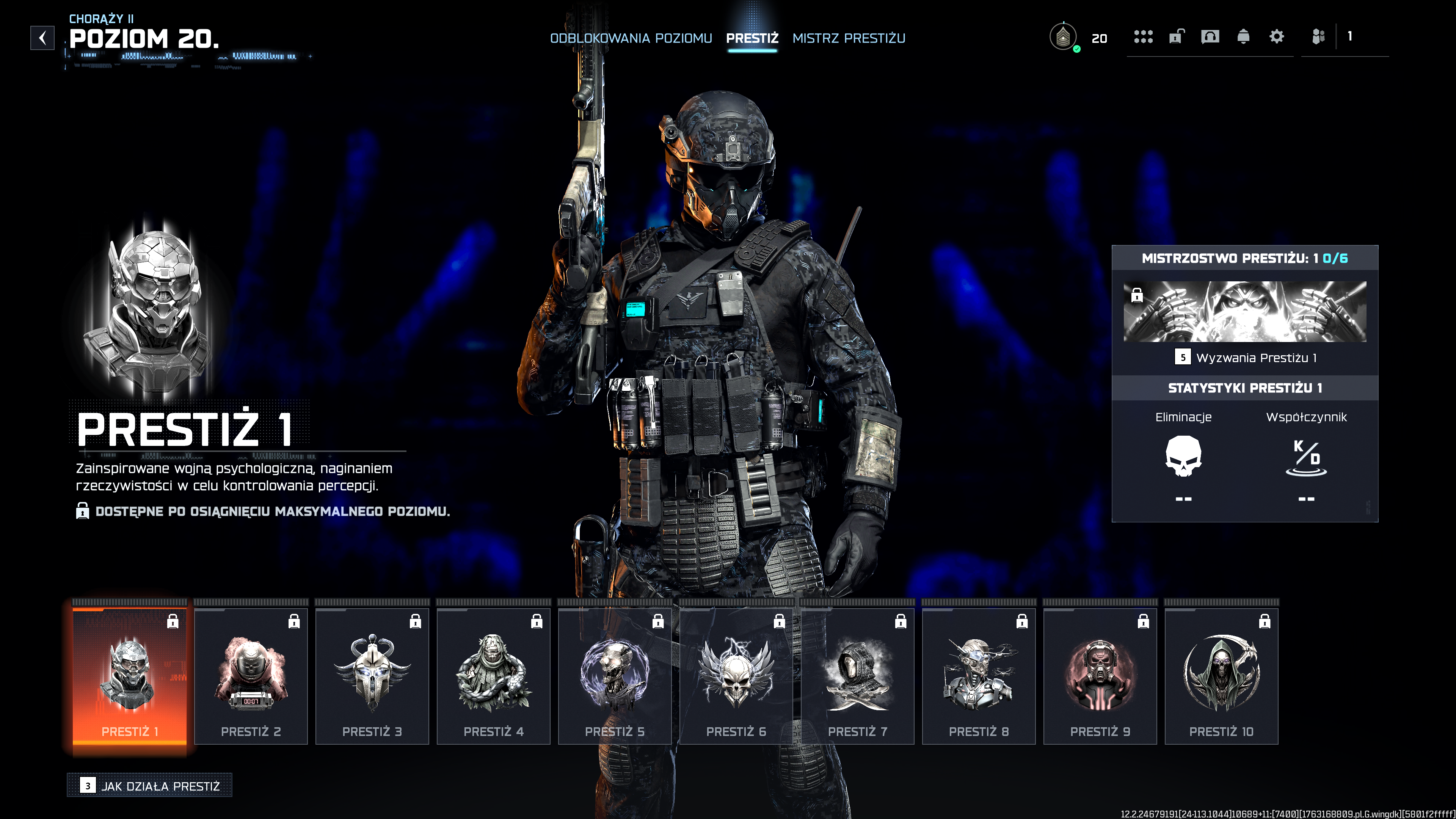Viewport: 1456px width, 819px height.
Task: Go back using the arrow button
Action: coord(42,38)
